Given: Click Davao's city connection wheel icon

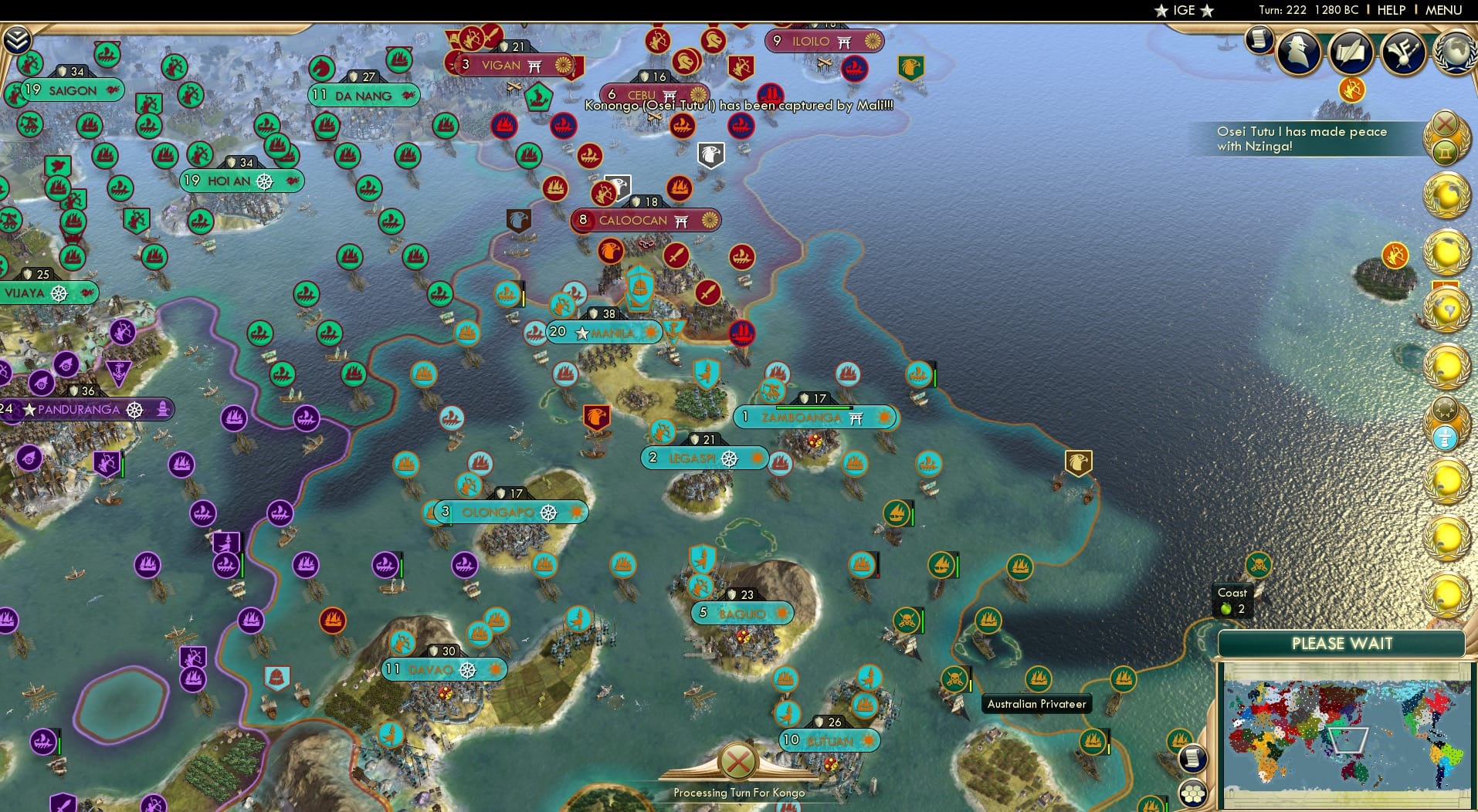Looking at the screenshot, I should [466, 670].
